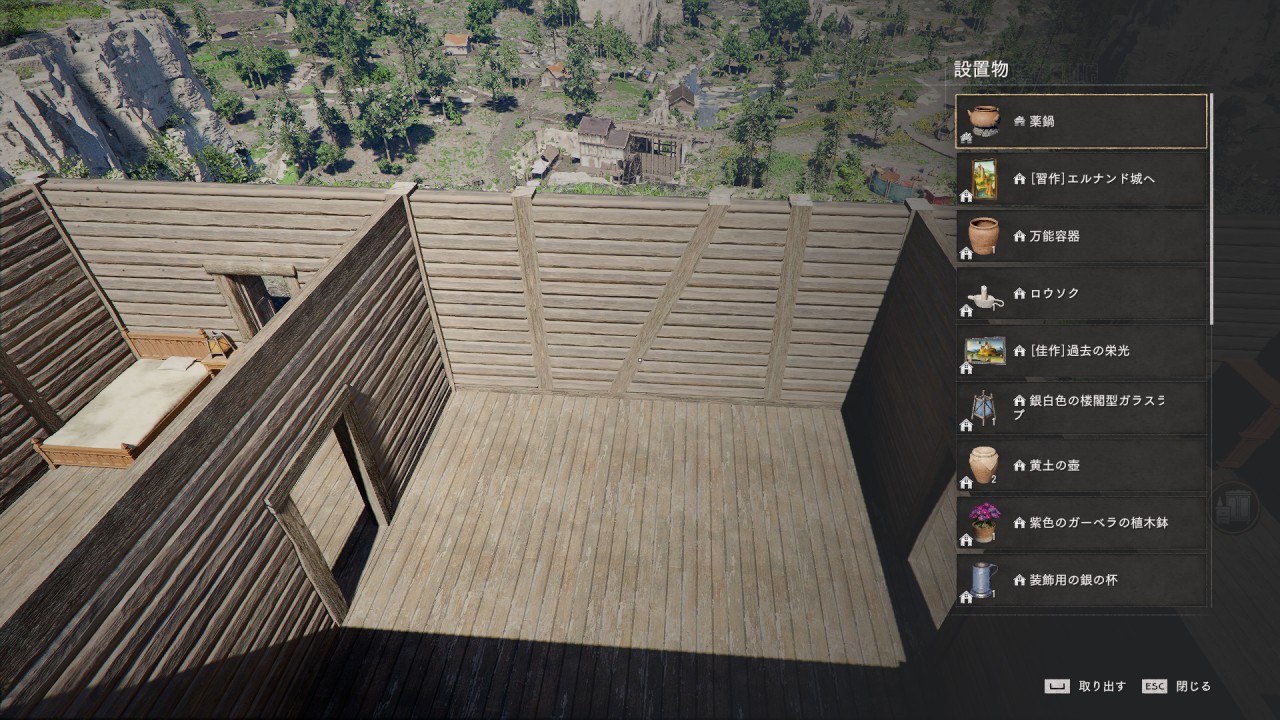Viewport: 1280px width, 720px height.
Task: Select the 紫色のガーベラの植木鉢 item
Action: [1081, 522]
